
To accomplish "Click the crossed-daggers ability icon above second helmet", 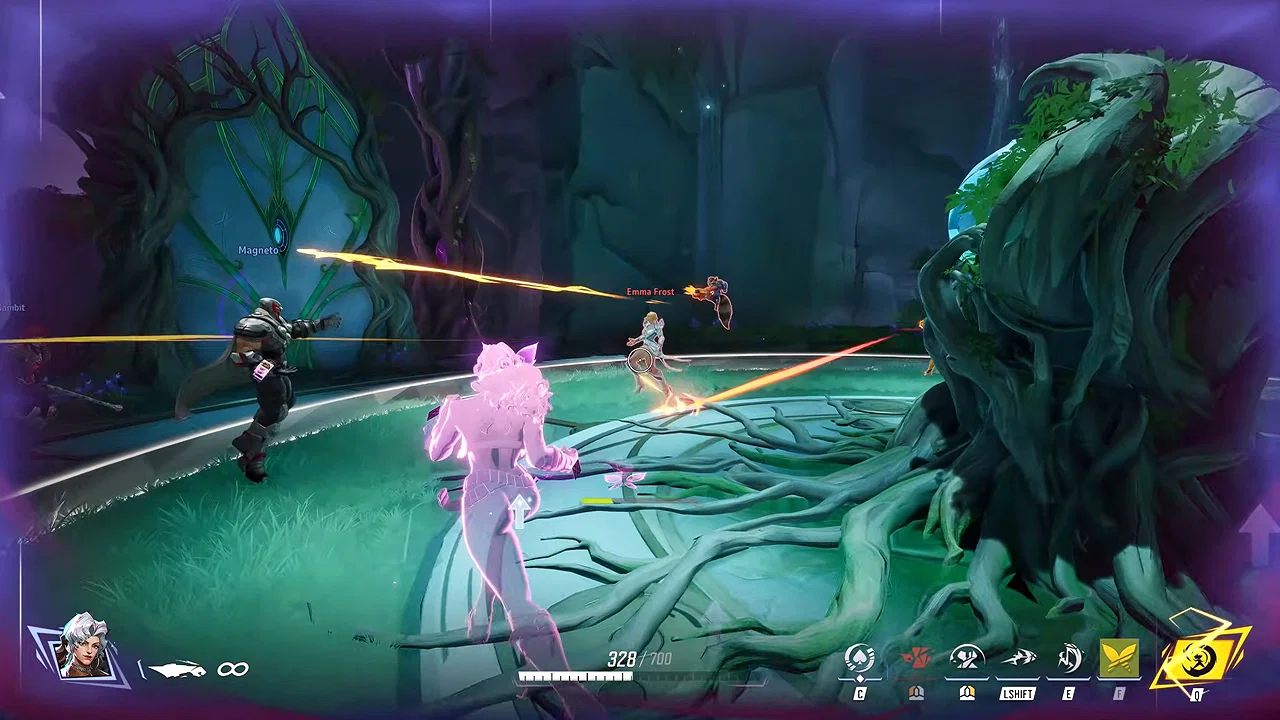I will (x=965, y=656).
